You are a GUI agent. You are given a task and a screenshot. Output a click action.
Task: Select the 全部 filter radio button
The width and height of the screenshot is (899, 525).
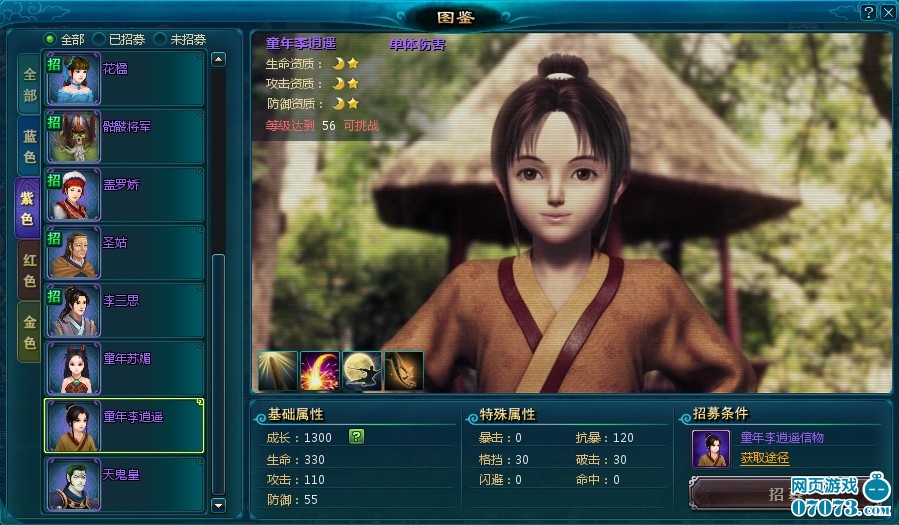tap(50, 39)
